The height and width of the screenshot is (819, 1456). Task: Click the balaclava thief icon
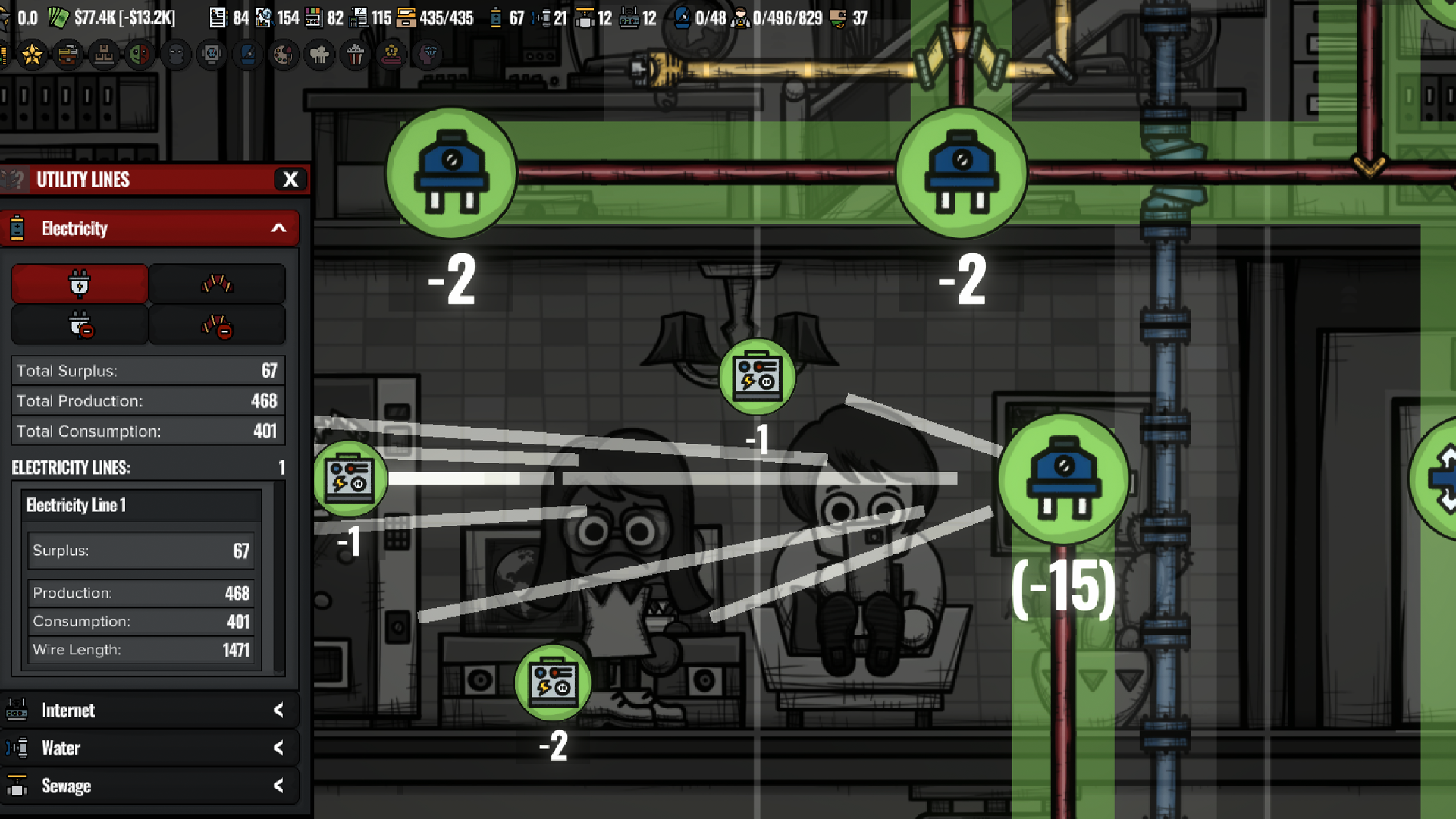[x=176, y=55]
